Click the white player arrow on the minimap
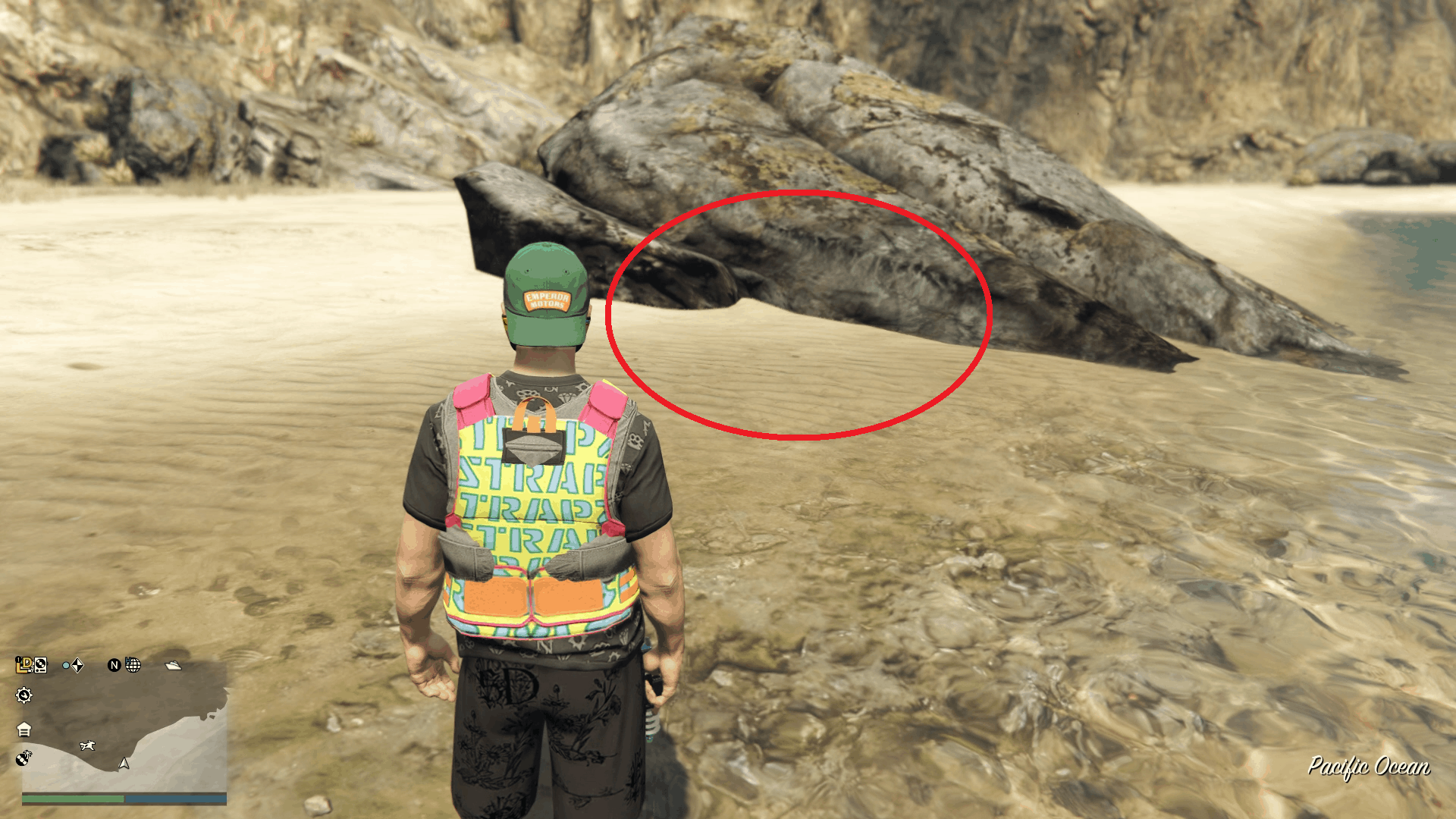This screenshot has width=1456, height=819. pos(124,764)
